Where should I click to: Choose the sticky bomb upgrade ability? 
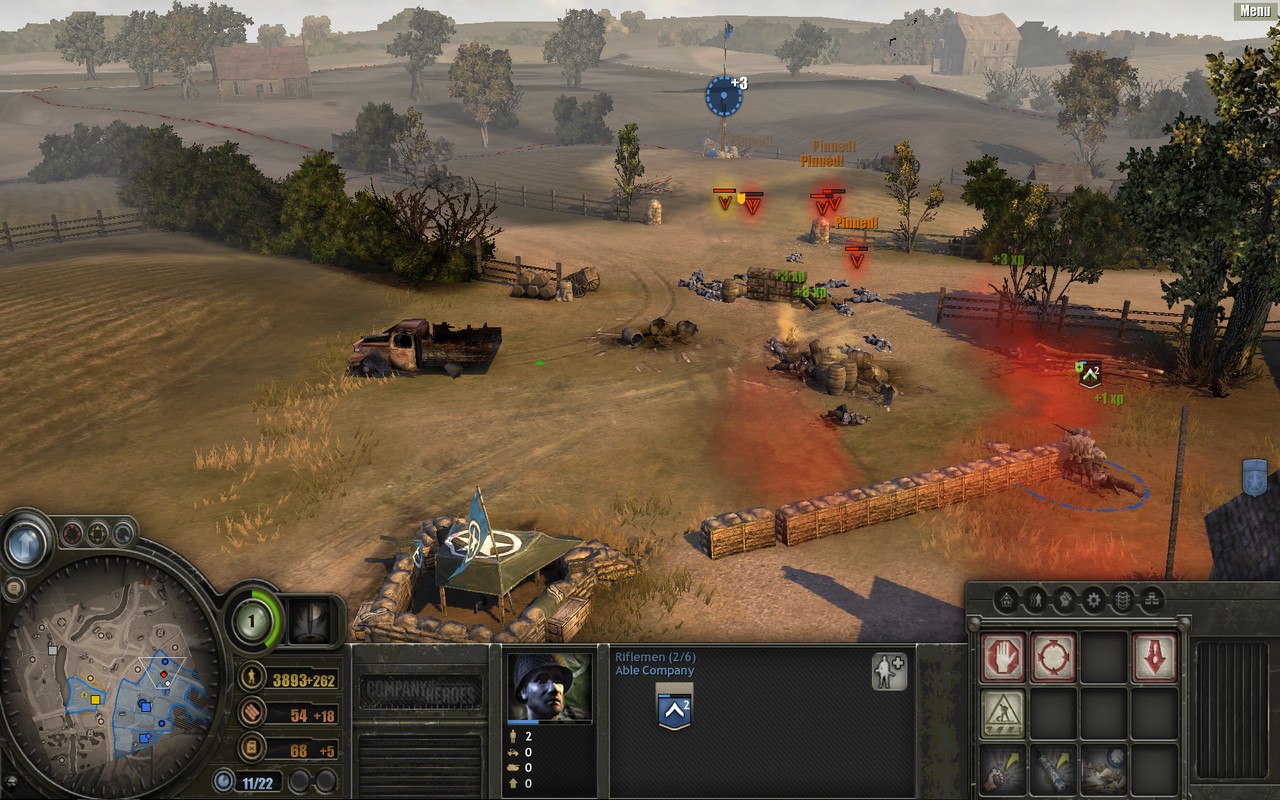[x=1053, y=769]
